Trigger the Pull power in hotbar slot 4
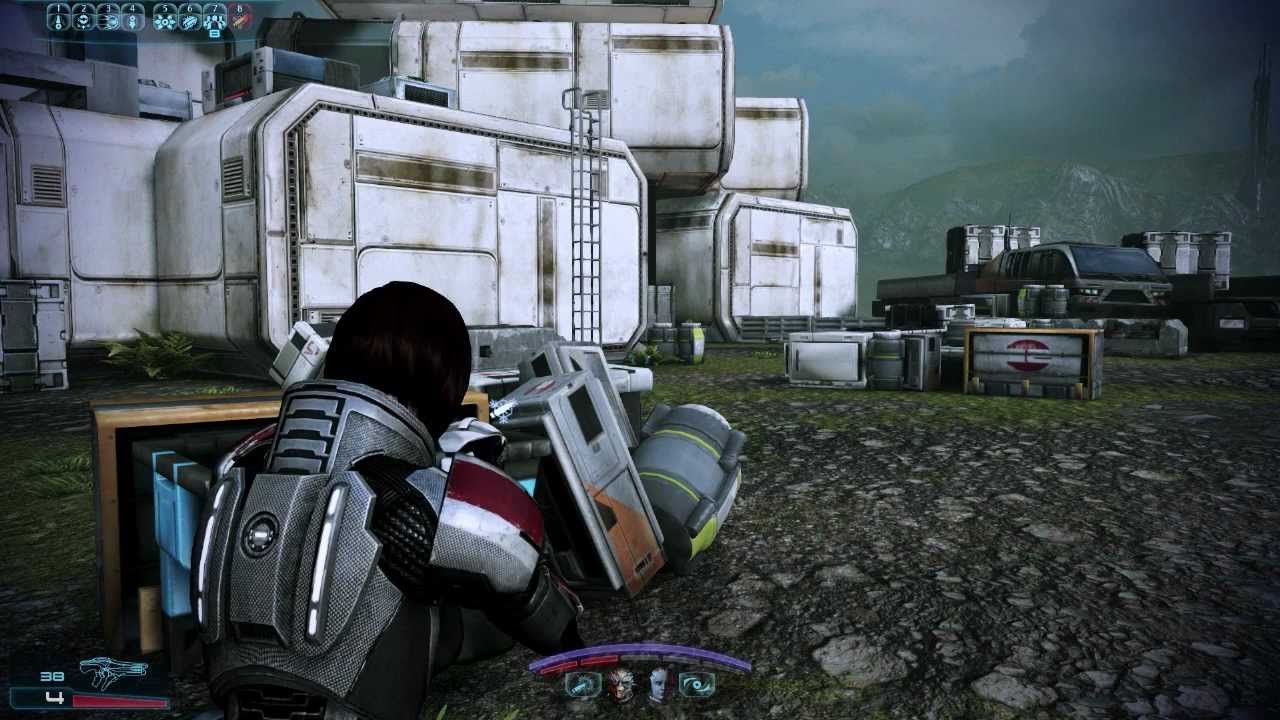The image size is (1280, 720). click(x=133, y=20)
